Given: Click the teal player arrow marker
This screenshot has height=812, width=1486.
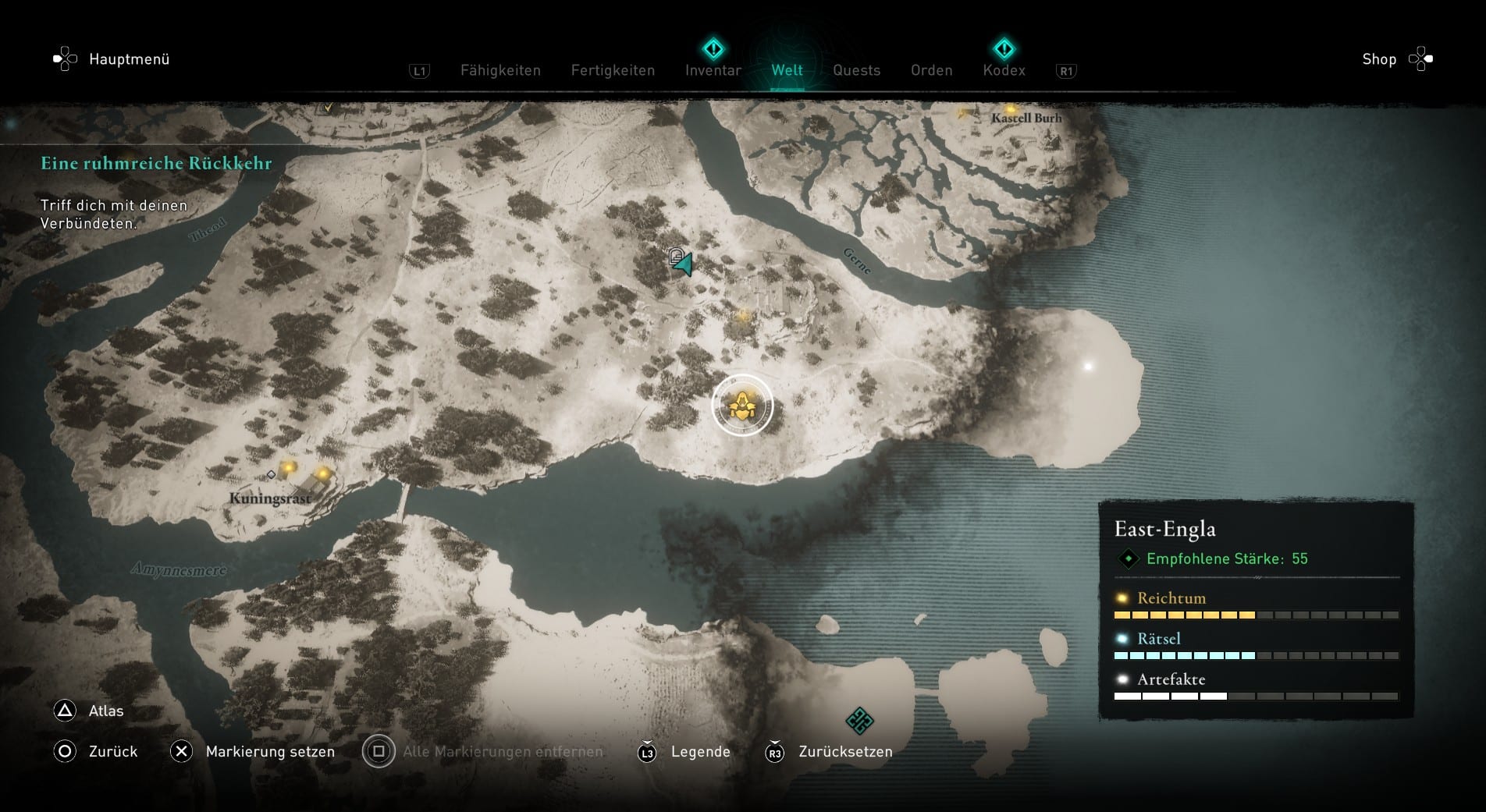Looking at the screenshot, I should (x=684, y=265).
